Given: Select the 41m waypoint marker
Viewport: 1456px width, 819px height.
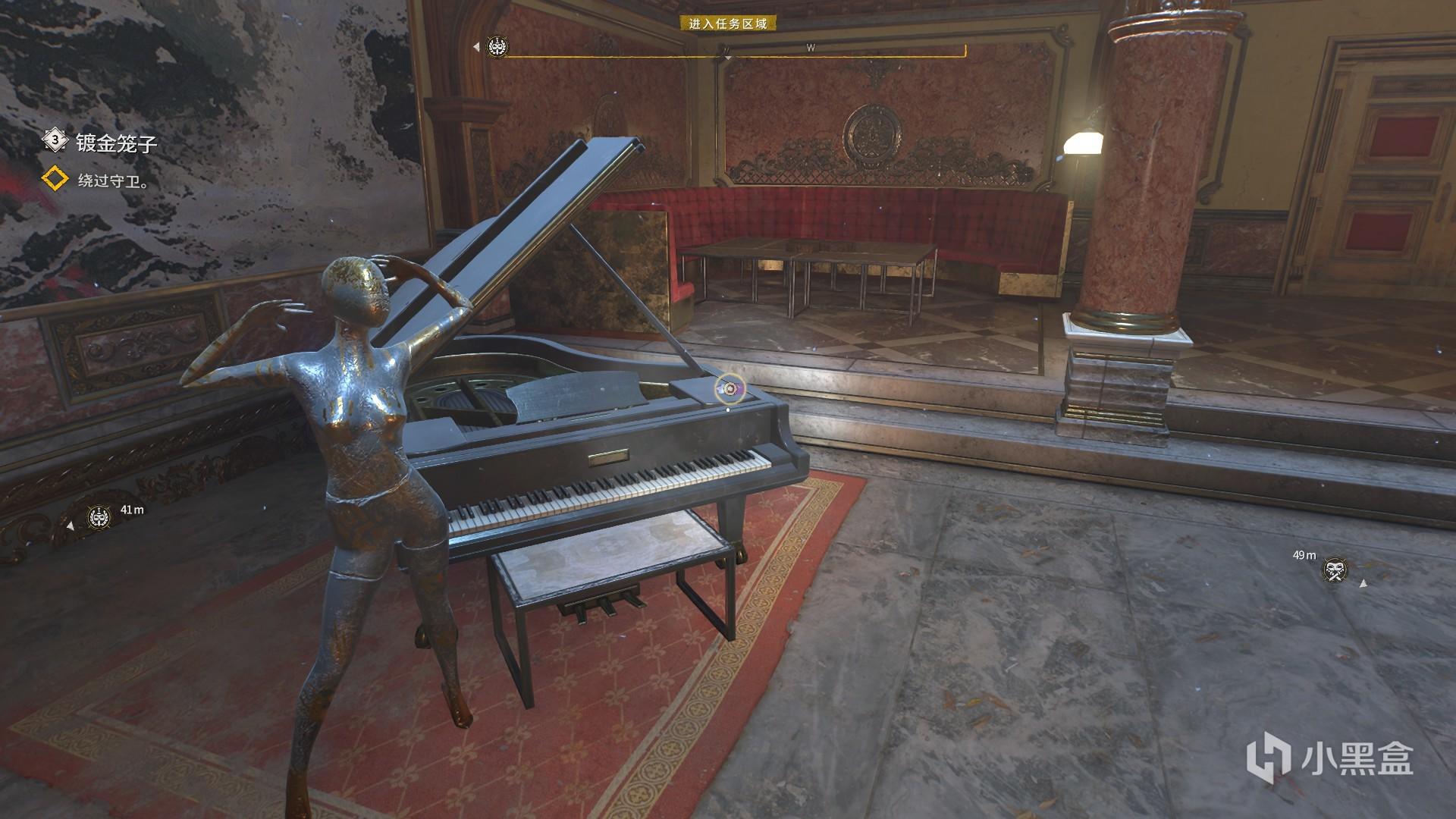Looking at the screenshot, I should 98,517.
